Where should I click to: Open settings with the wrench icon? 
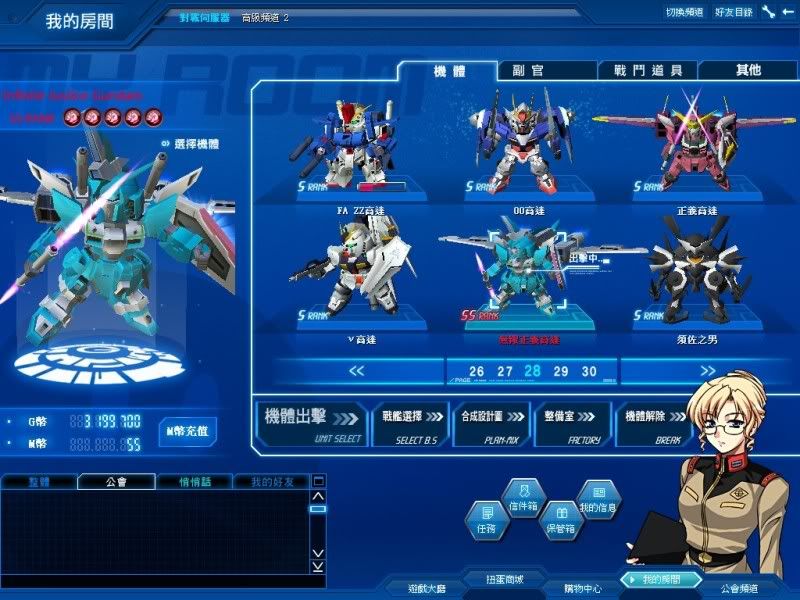point(768,12)
